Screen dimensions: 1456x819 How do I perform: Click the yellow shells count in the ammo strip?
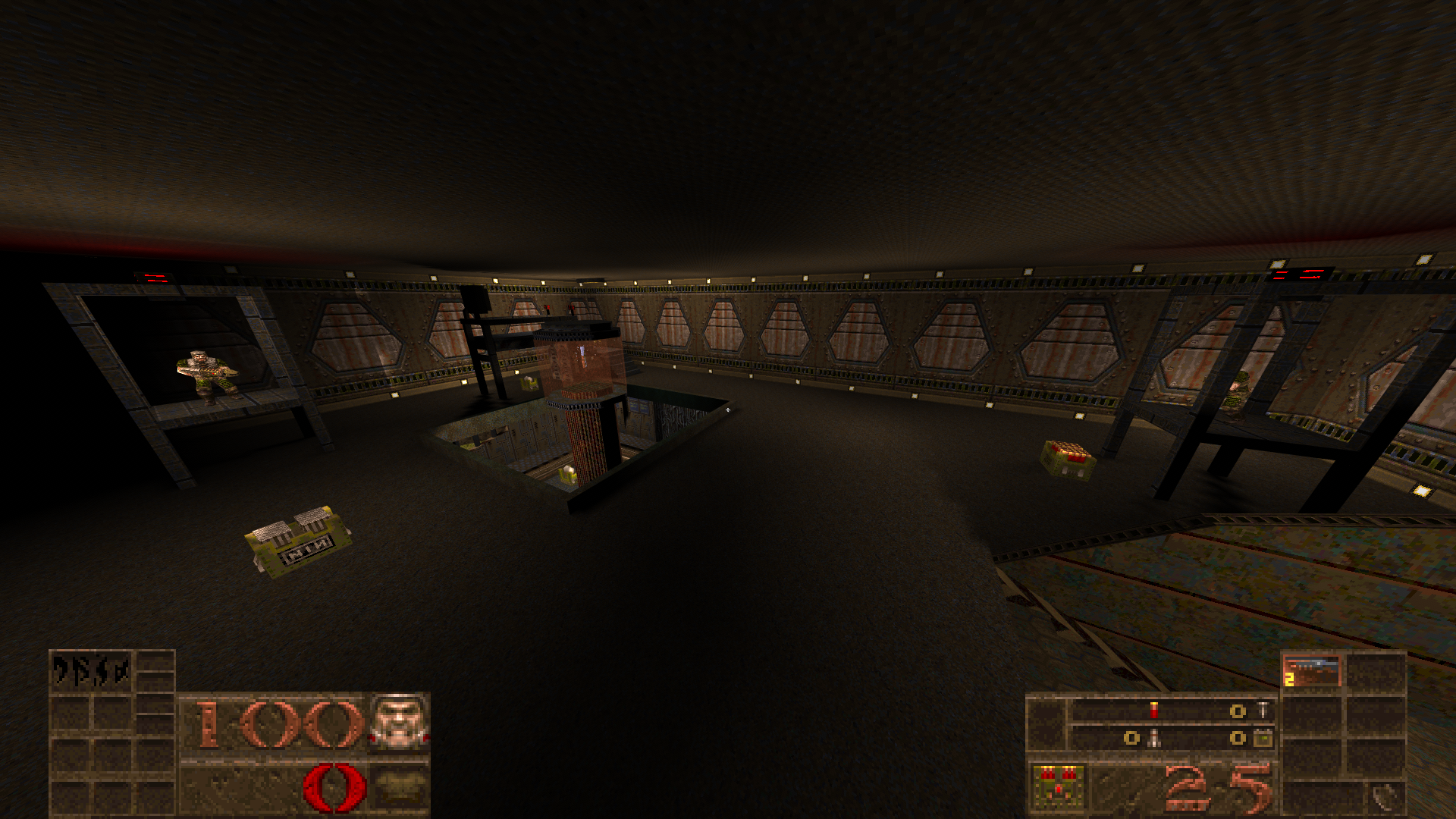point(1238,711)
